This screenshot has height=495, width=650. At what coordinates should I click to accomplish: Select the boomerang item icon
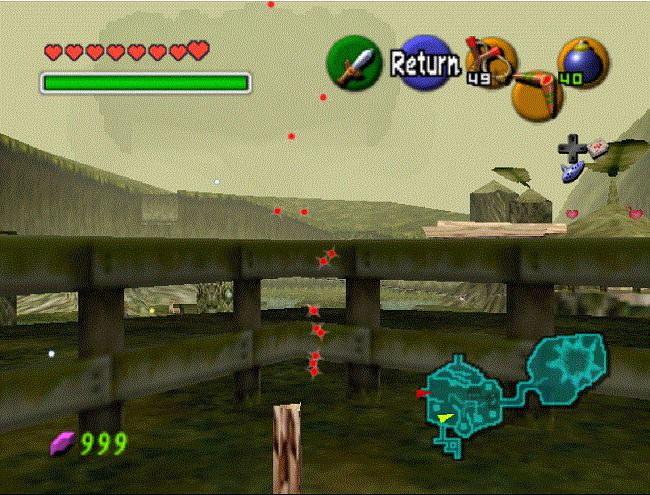536,94
